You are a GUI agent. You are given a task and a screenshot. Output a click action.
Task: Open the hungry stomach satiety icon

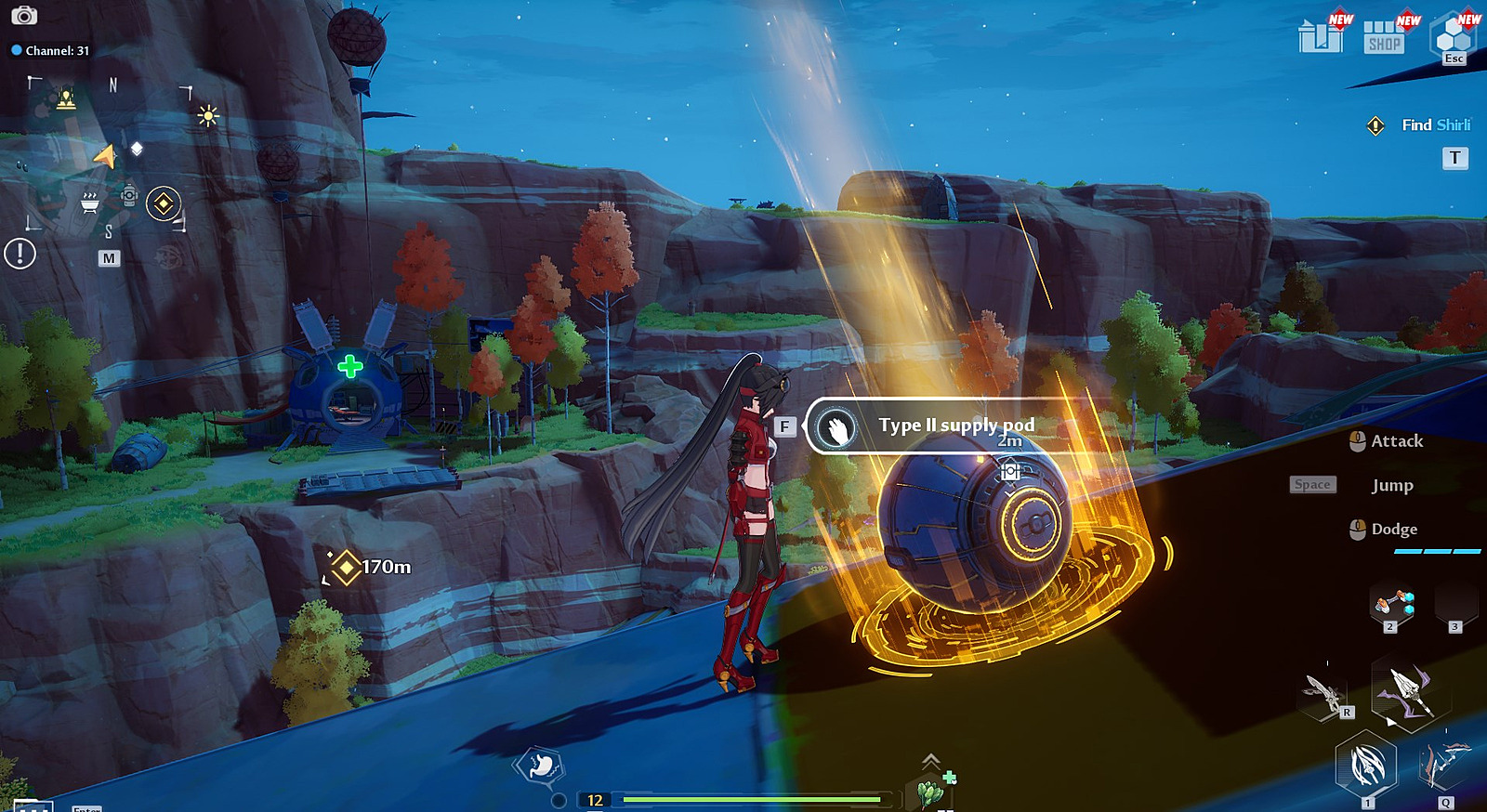(x=539, y=766)
